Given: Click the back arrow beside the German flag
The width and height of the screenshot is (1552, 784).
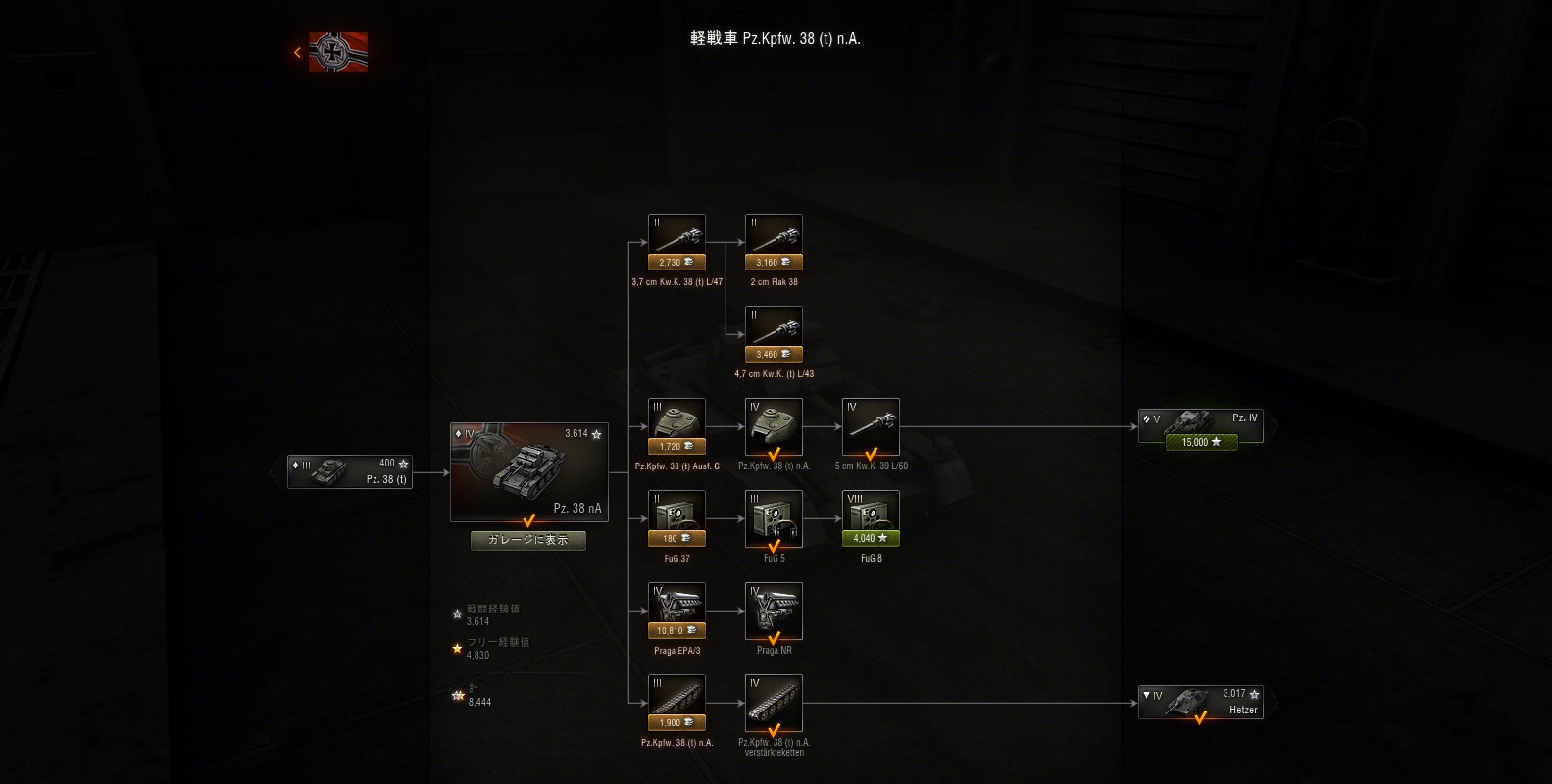Looking at the screenshot, I should point(297,52).
